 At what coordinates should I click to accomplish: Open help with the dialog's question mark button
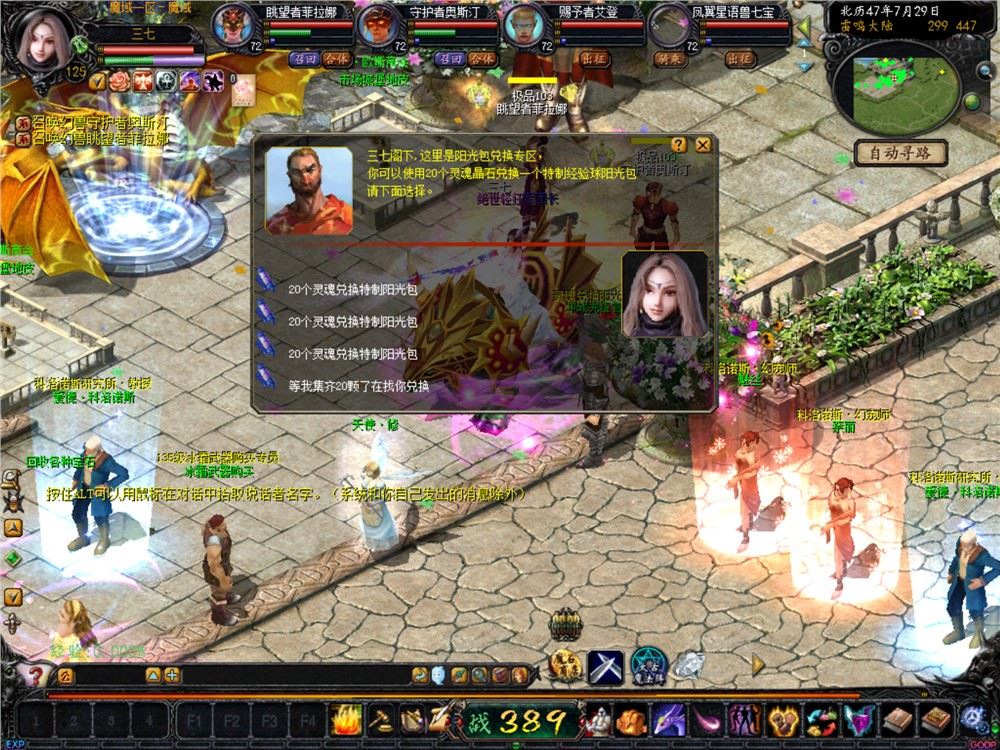(679, 145)
